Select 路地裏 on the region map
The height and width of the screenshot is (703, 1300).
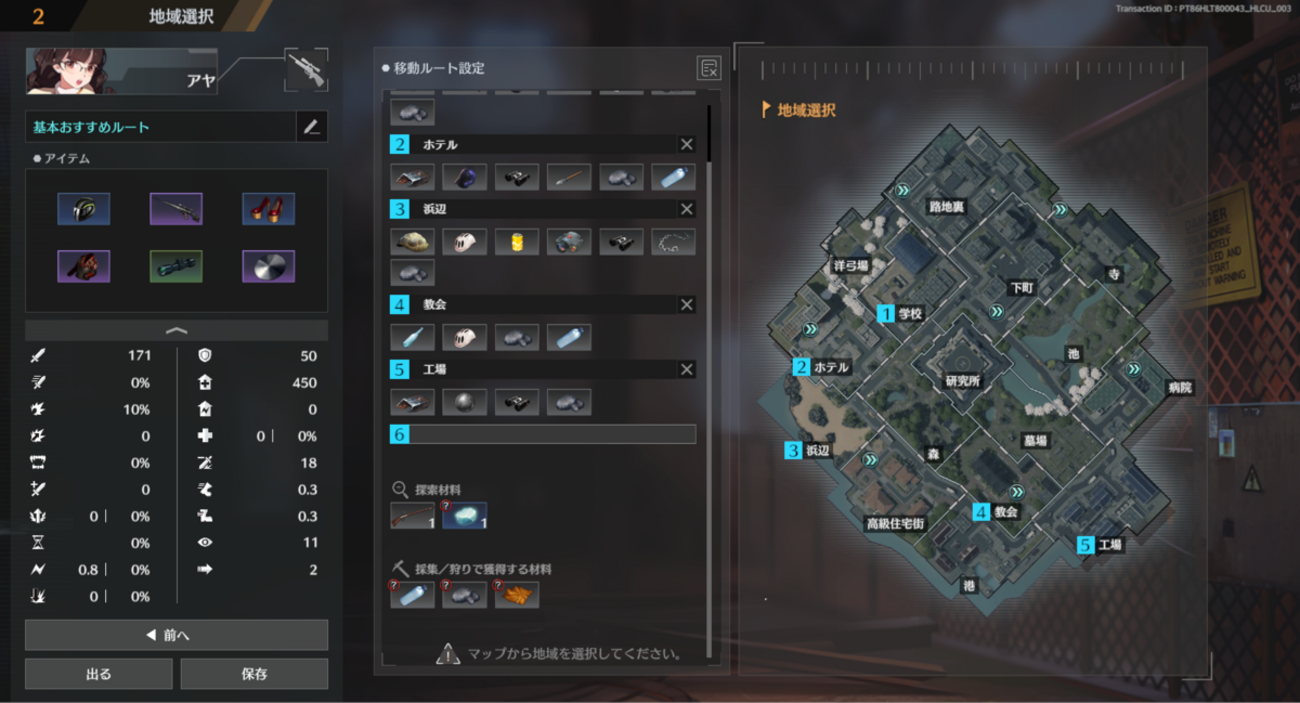pyautogui.click(x=946, y=207)
